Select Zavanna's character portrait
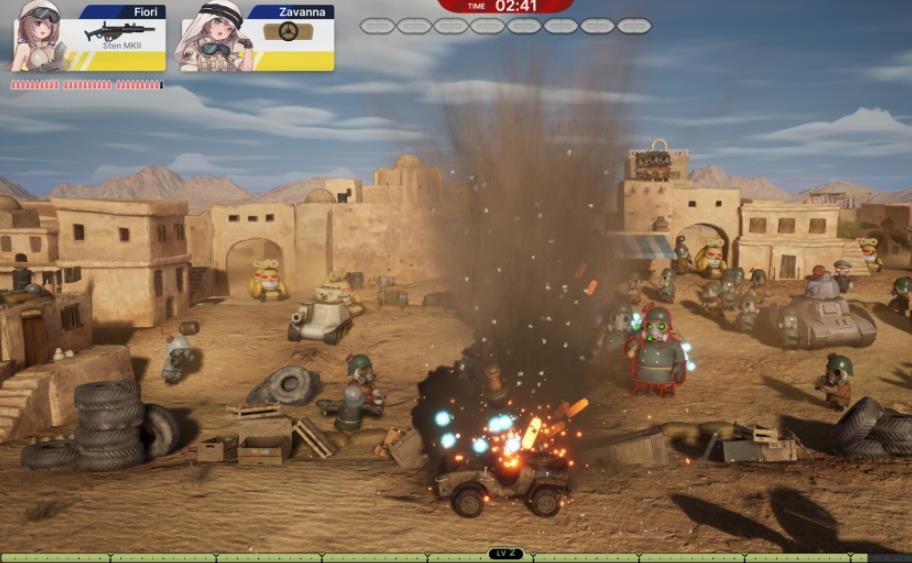 pyautogui.click(x=213, y=38)
